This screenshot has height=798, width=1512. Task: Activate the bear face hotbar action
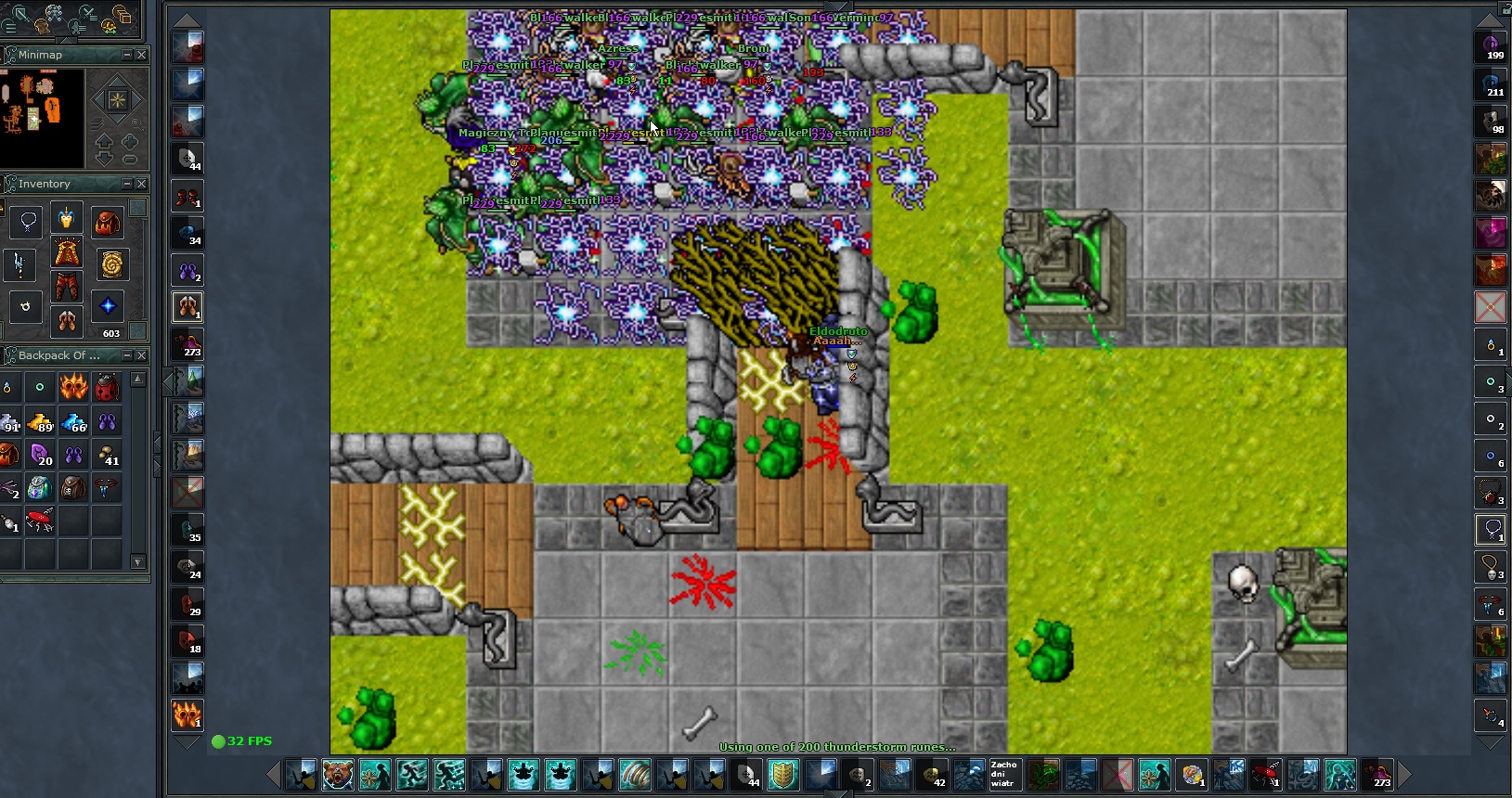[x=338, y=775]
